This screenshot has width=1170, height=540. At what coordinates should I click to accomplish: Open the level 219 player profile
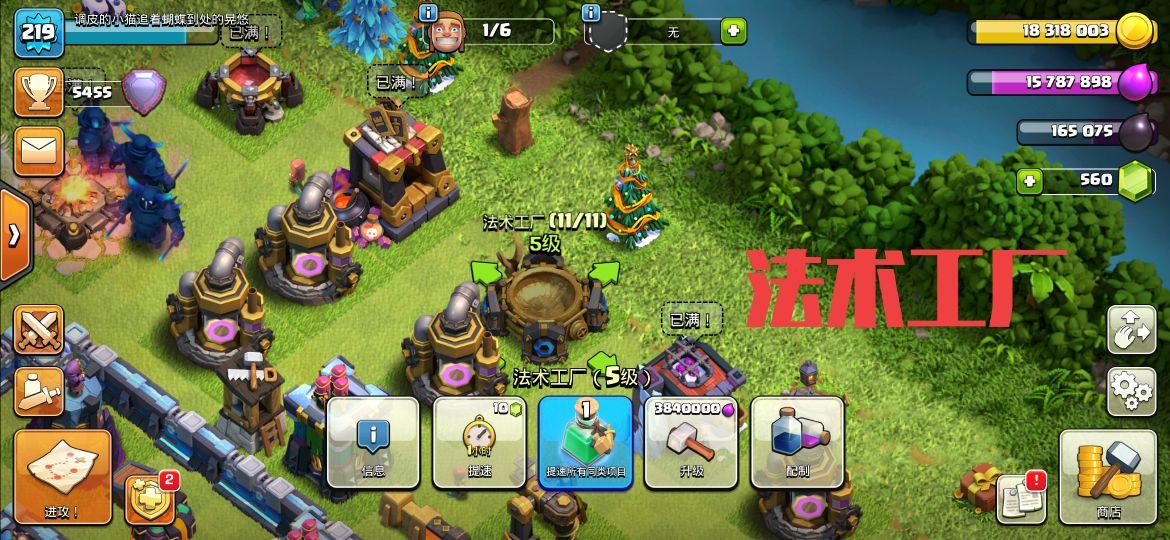coord(38,32)
